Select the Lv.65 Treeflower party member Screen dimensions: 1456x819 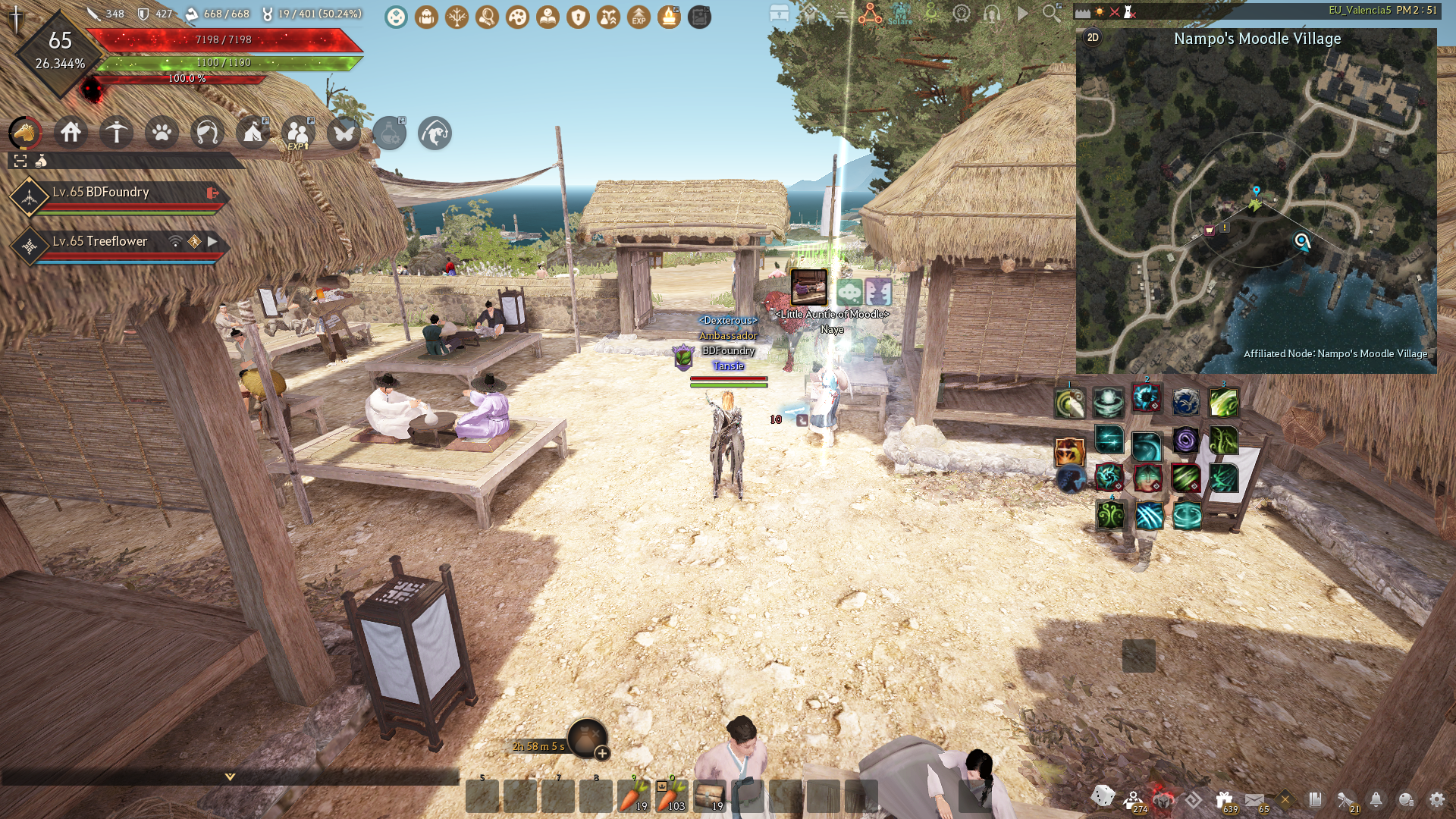pyautogui.click(x=100, y=241)
